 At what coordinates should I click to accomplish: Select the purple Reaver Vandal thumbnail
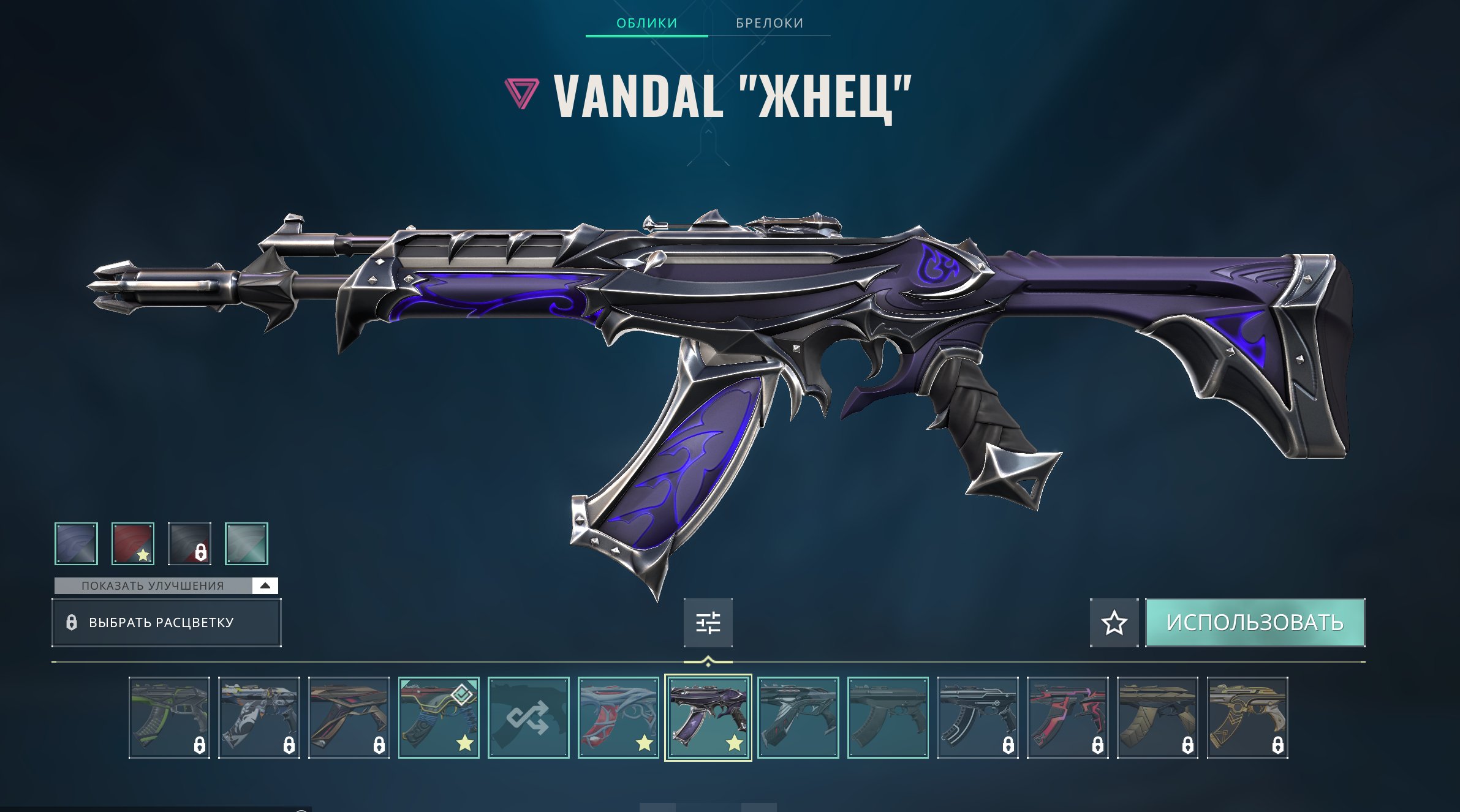pos(708,718)
